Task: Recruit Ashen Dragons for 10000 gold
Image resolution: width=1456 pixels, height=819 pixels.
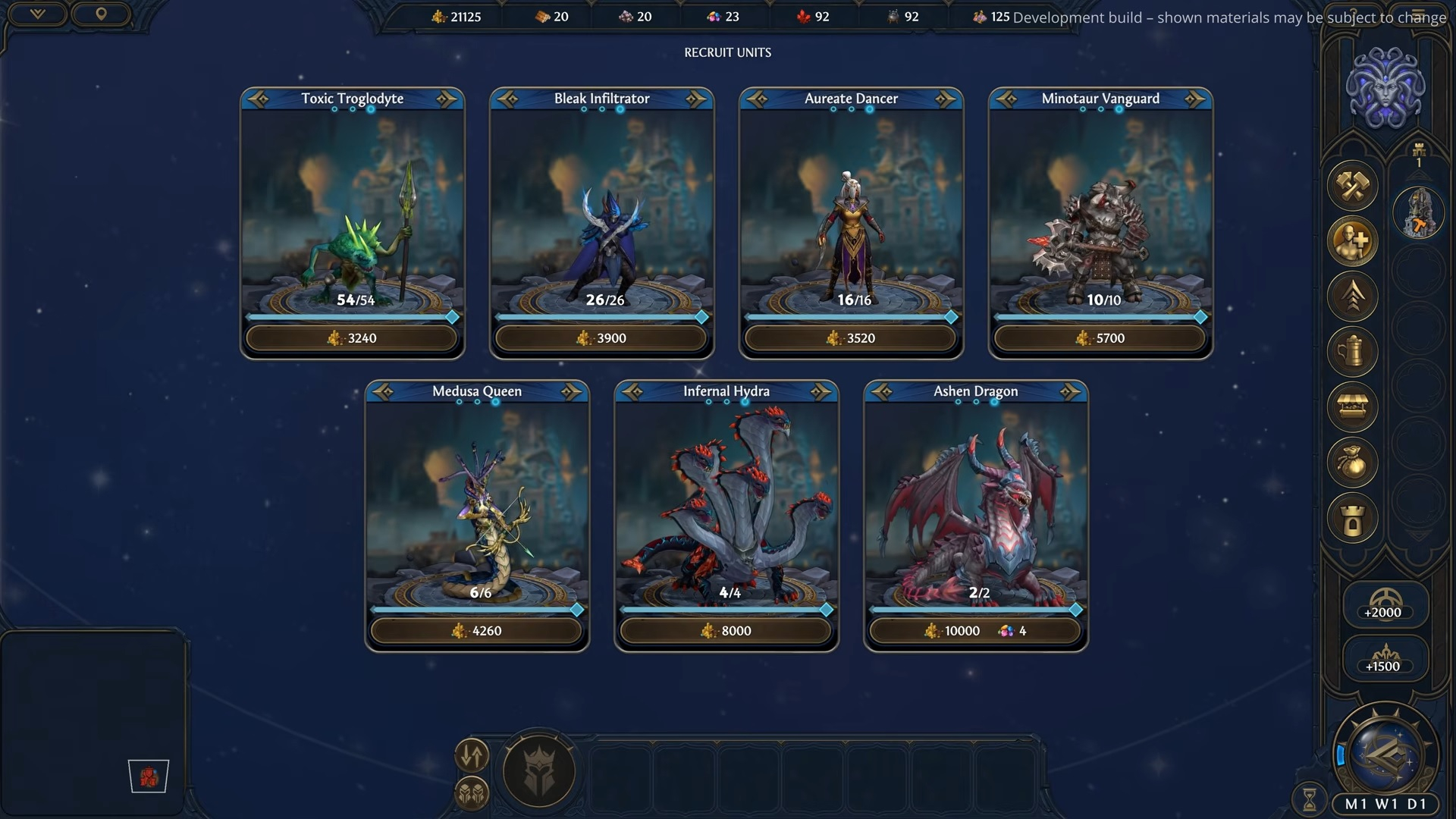Action: click(x=975, y=631)
